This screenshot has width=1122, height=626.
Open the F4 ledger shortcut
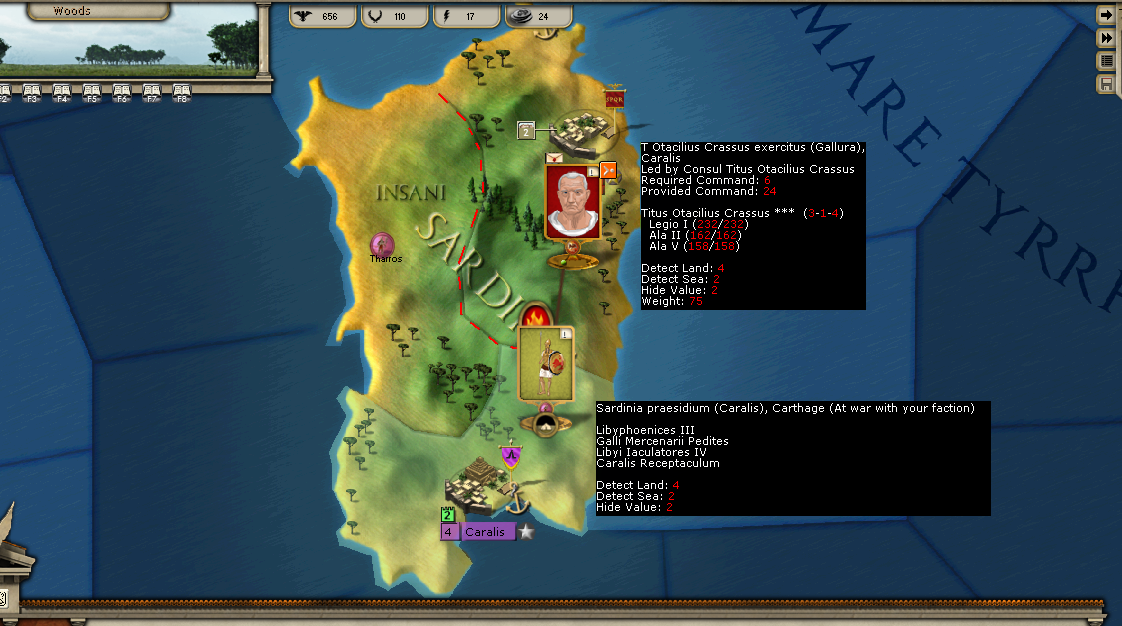click(62, 93)
